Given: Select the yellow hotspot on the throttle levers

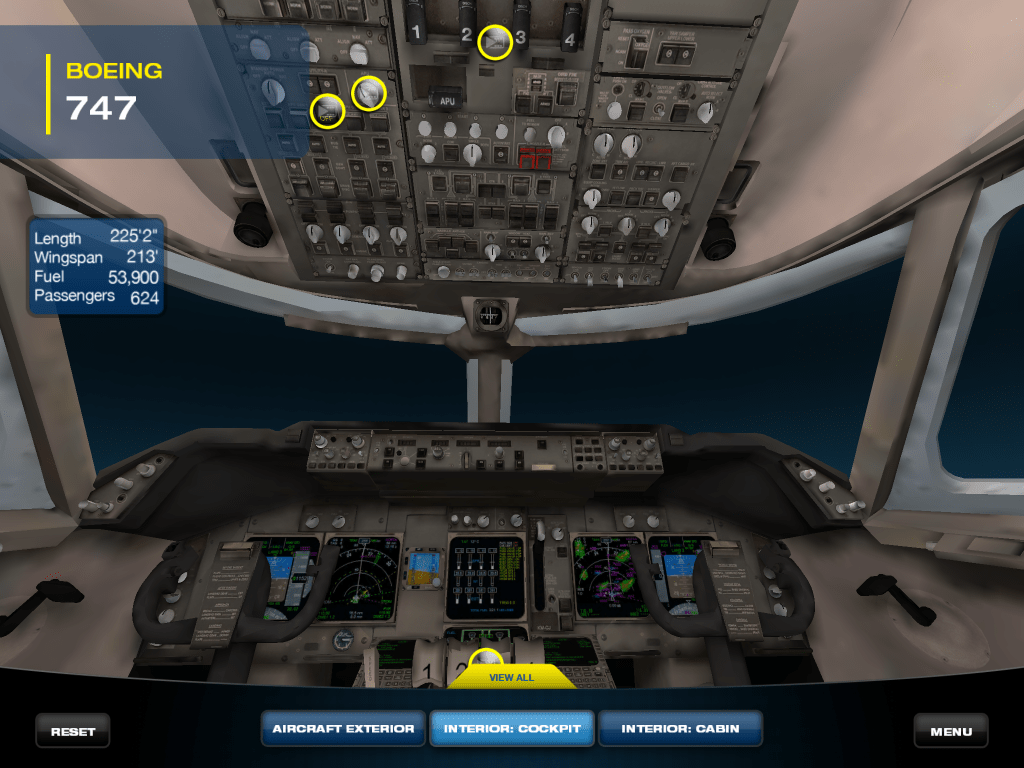Looking at the screenshot, I should pos(487,662).
